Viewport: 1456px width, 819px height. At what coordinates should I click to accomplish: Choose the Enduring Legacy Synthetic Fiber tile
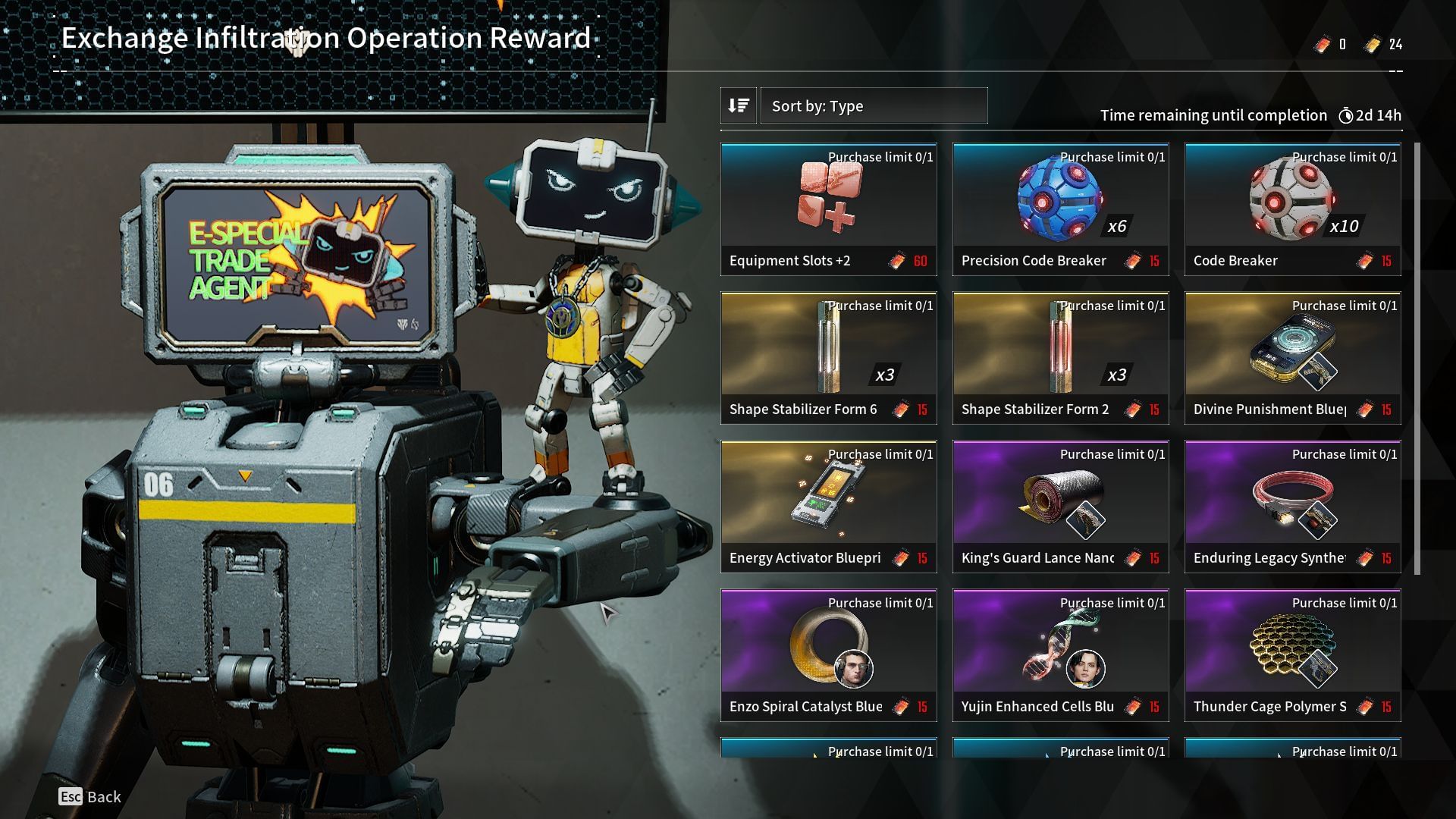(x=1293, y=507)
